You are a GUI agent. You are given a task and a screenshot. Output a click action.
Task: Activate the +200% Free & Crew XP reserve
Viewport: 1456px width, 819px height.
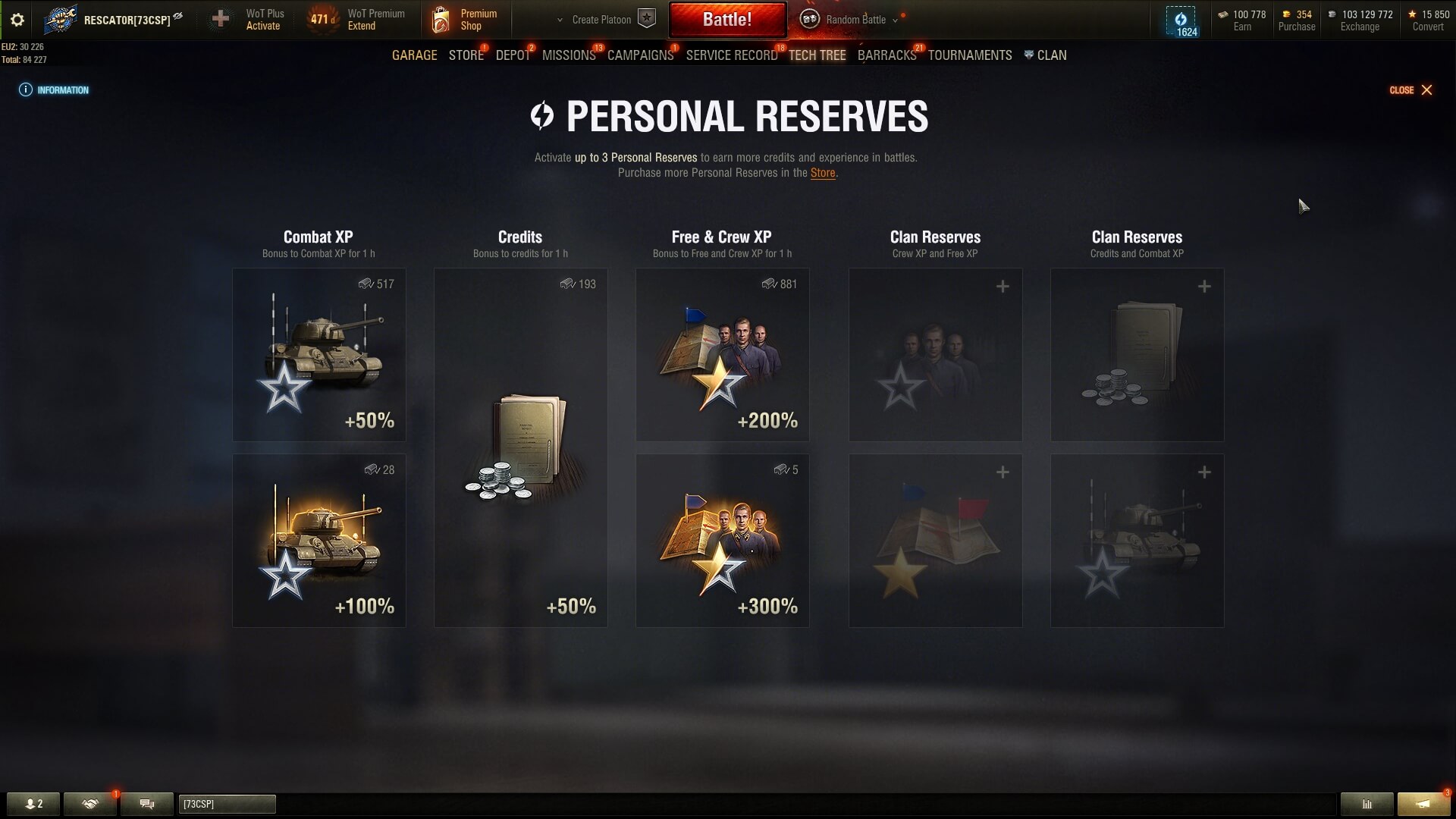click(x=722, y=355)
